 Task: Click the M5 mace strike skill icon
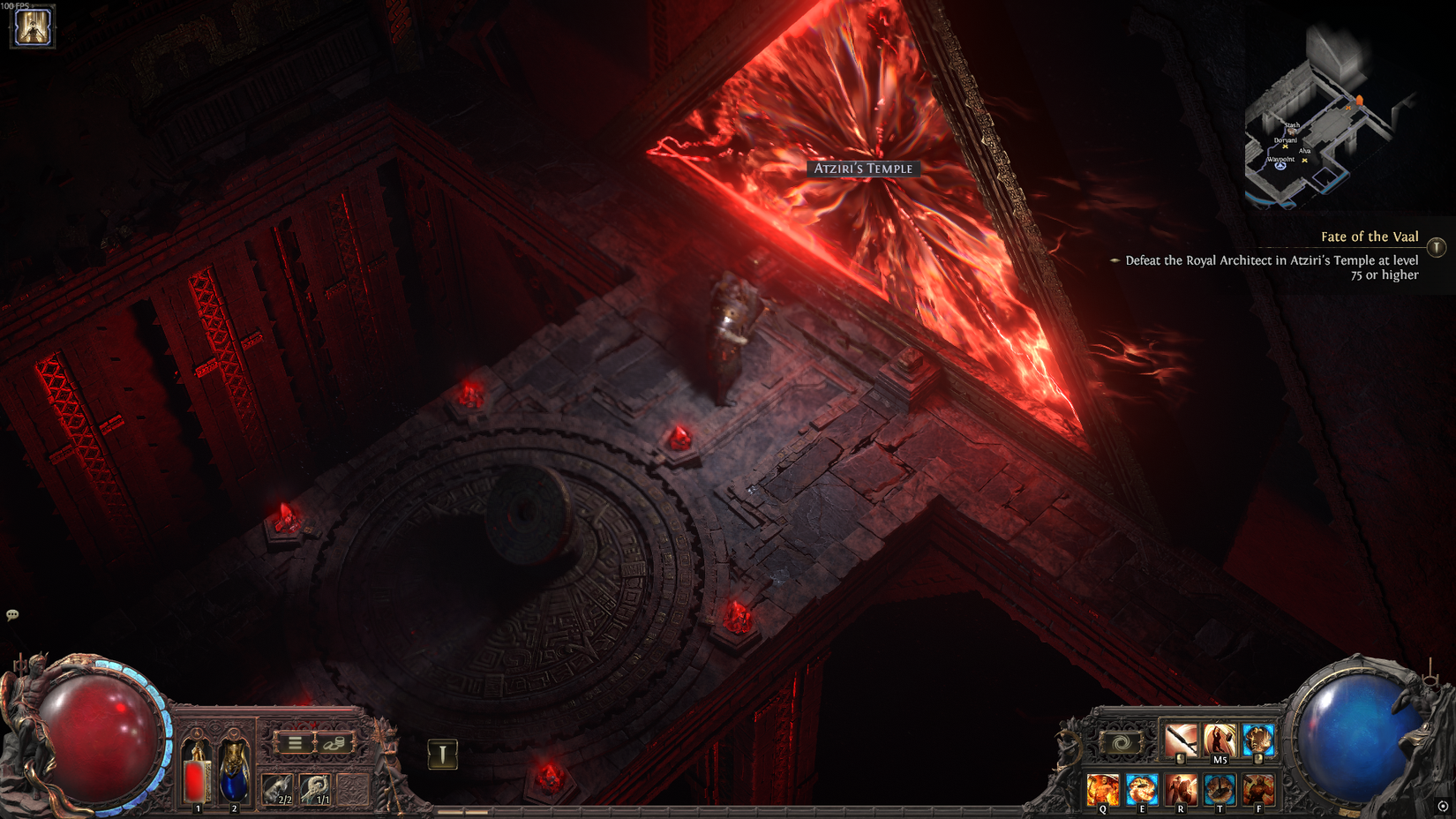pyautogui.click(x=1219, y=740)
